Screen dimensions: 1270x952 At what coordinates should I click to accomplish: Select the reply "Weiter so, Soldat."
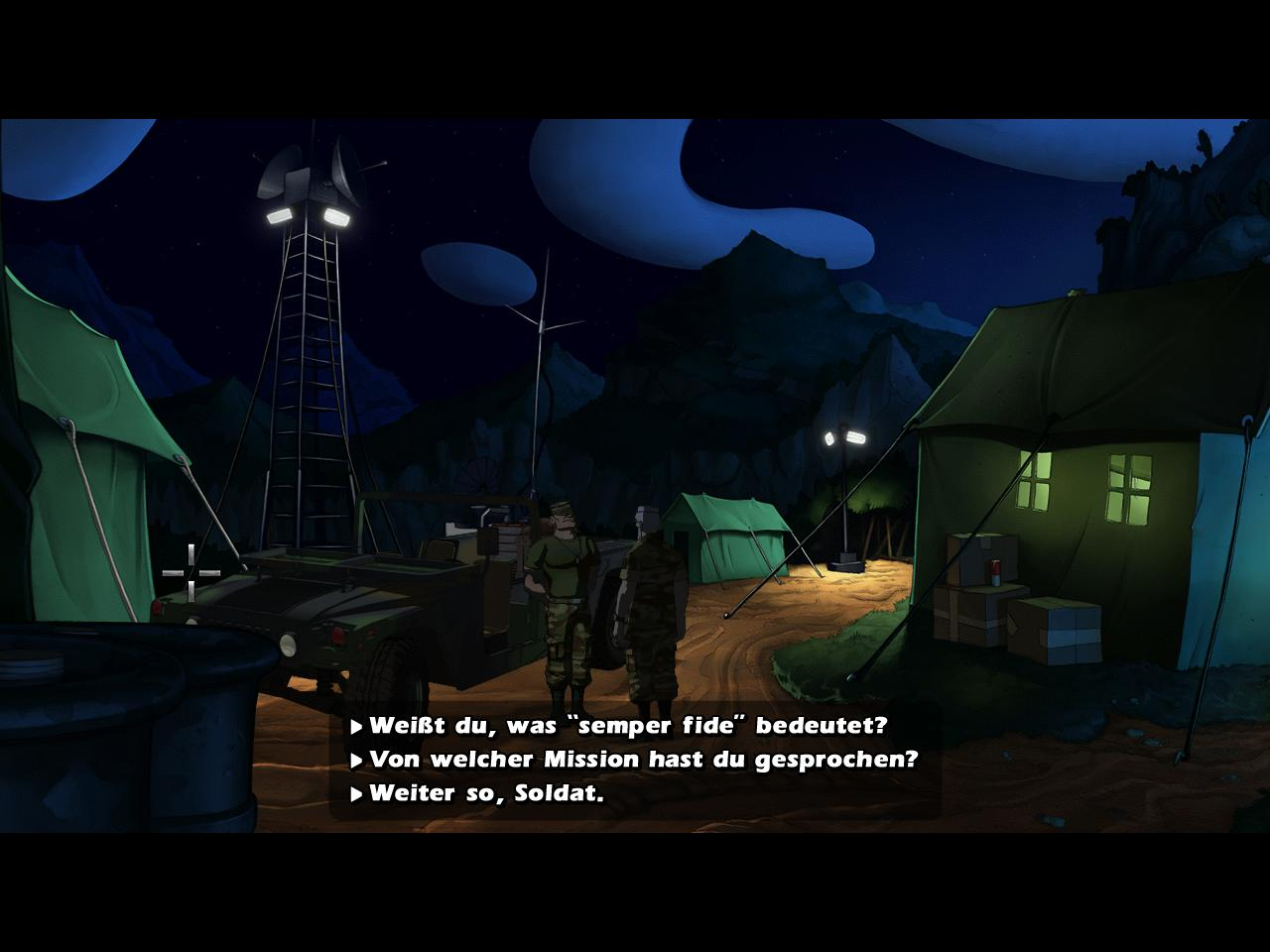tap(486, 794)
